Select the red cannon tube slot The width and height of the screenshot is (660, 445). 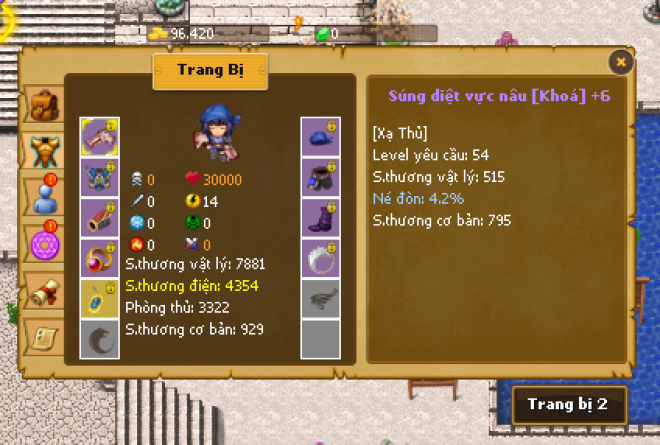click(99, 217)
